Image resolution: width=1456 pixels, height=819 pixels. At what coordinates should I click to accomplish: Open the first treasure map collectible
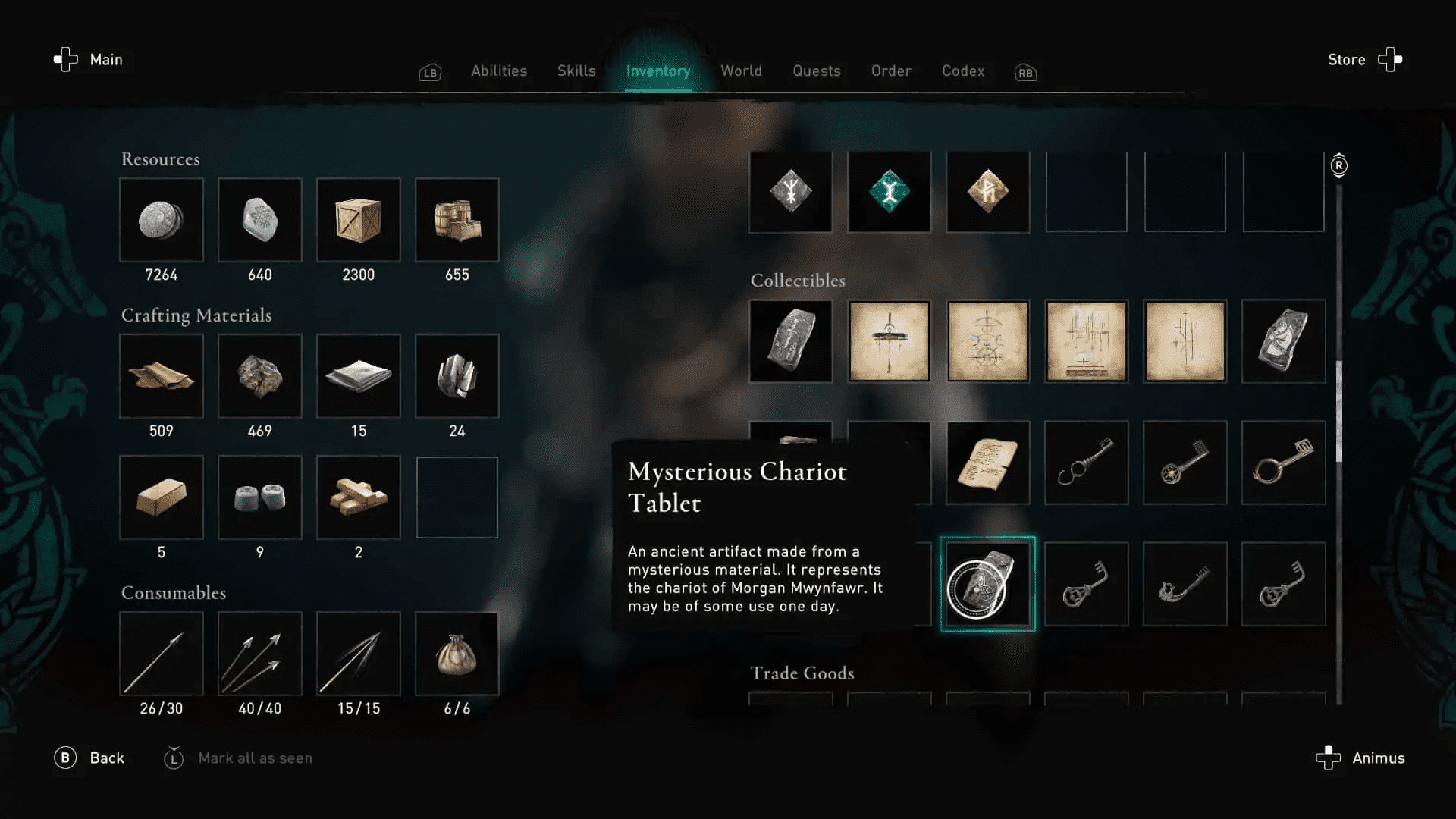click(889, 341)
